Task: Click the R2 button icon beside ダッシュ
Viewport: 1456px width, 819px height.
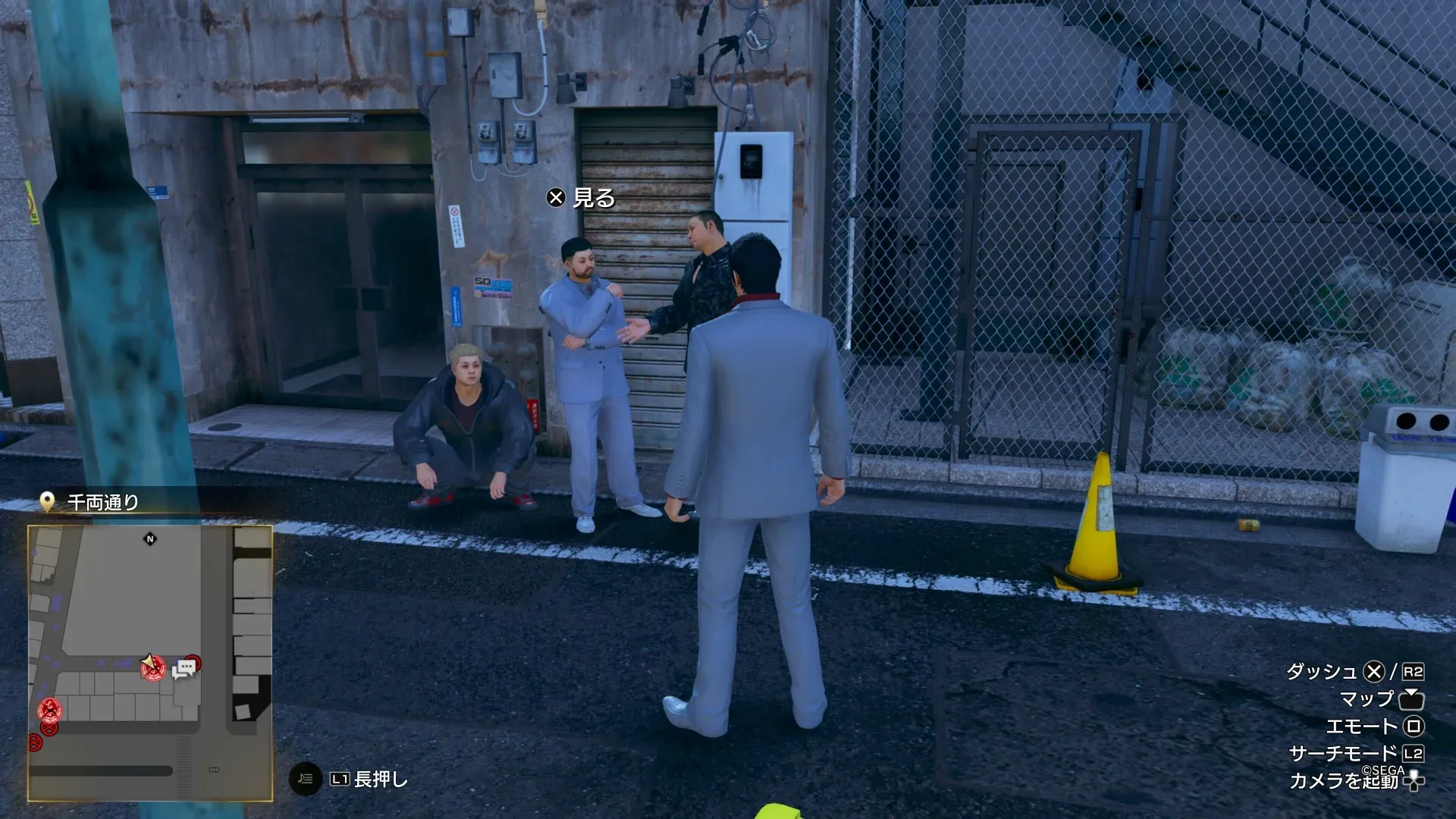Action: [1412, 673]
